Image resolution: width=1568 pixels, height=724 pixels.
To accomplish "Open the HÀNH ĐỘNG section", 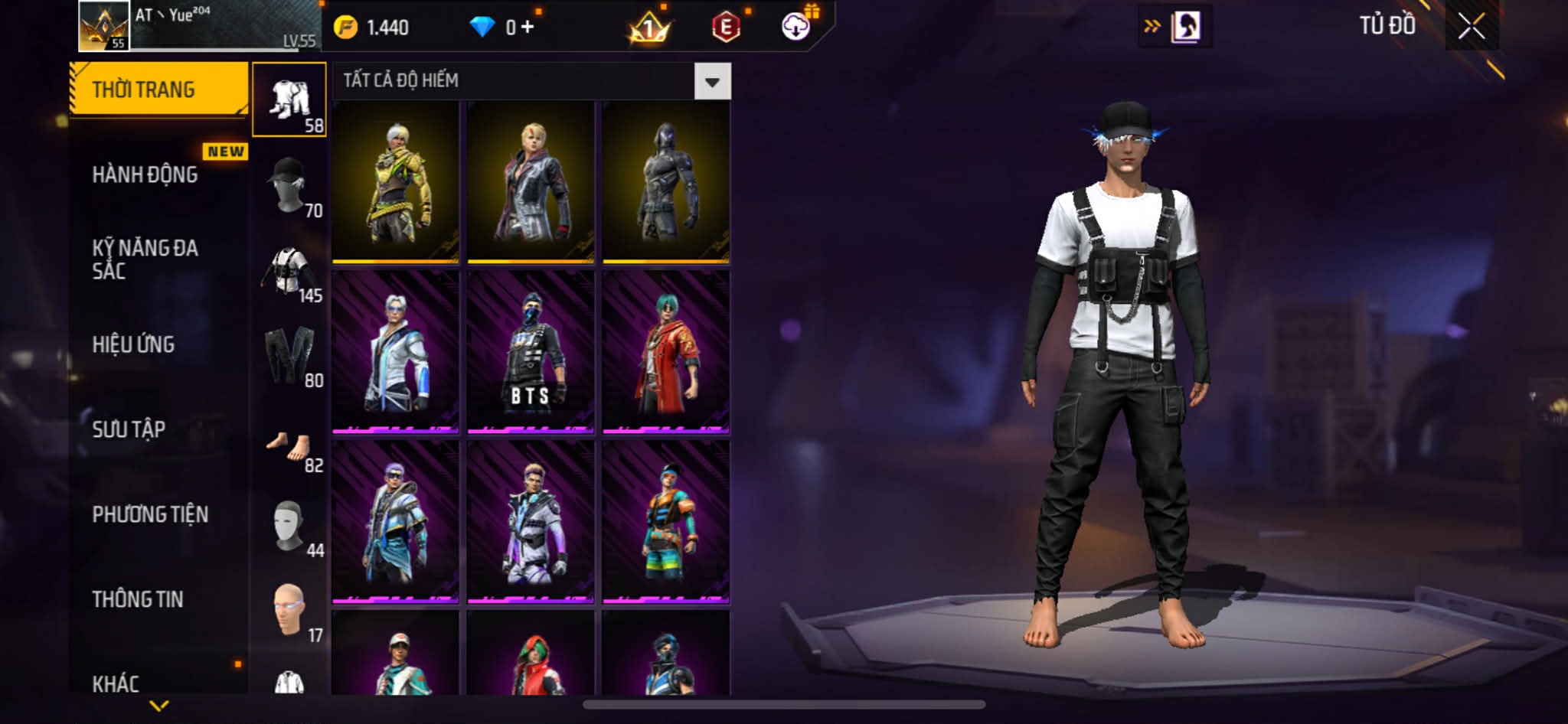I will [x=145, y=175].
